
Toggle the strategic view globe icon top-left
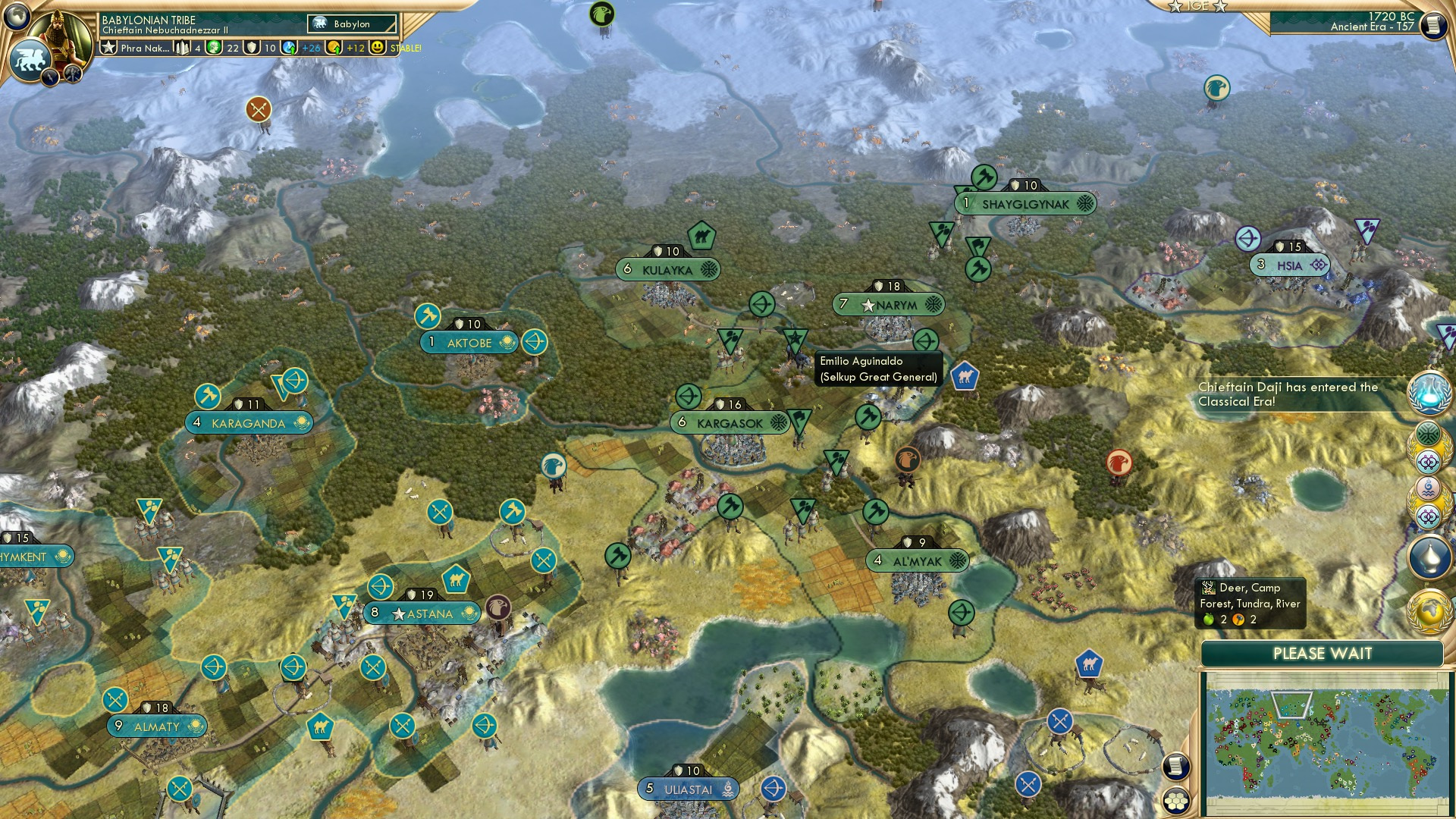click(17, 17)
